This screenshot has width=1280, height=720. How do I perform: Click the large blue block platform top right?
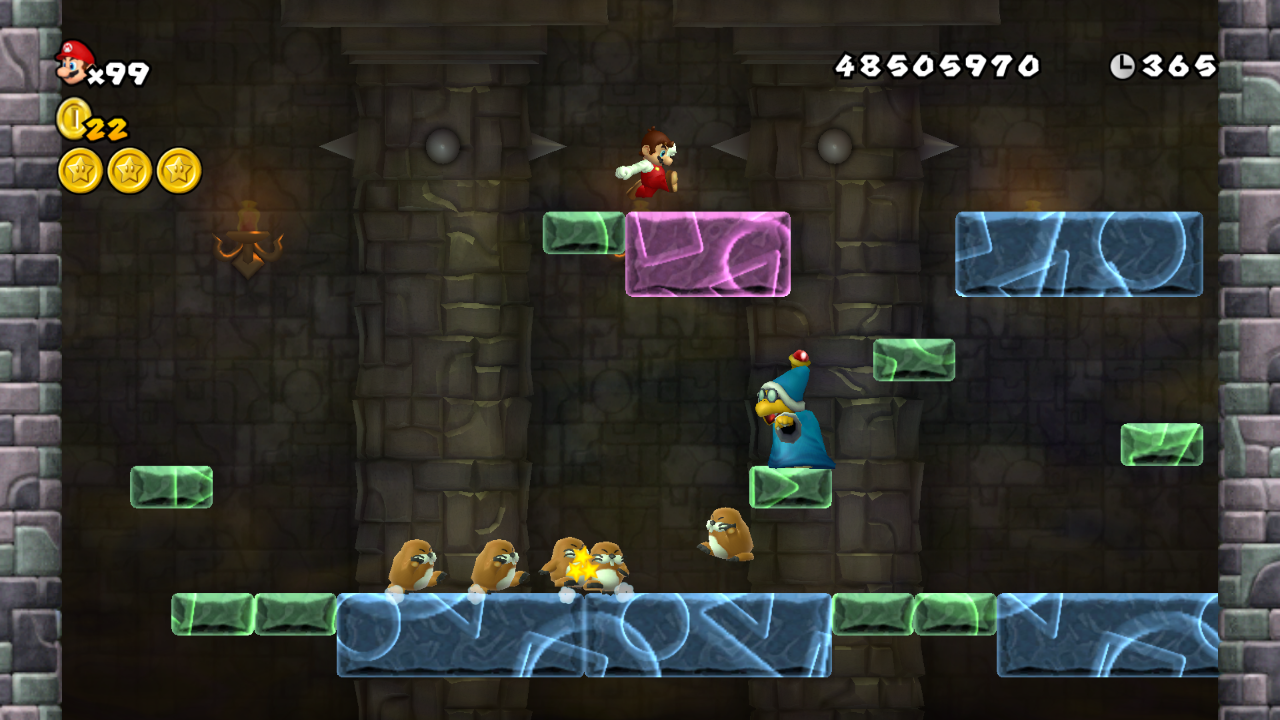coord(1078,255)
